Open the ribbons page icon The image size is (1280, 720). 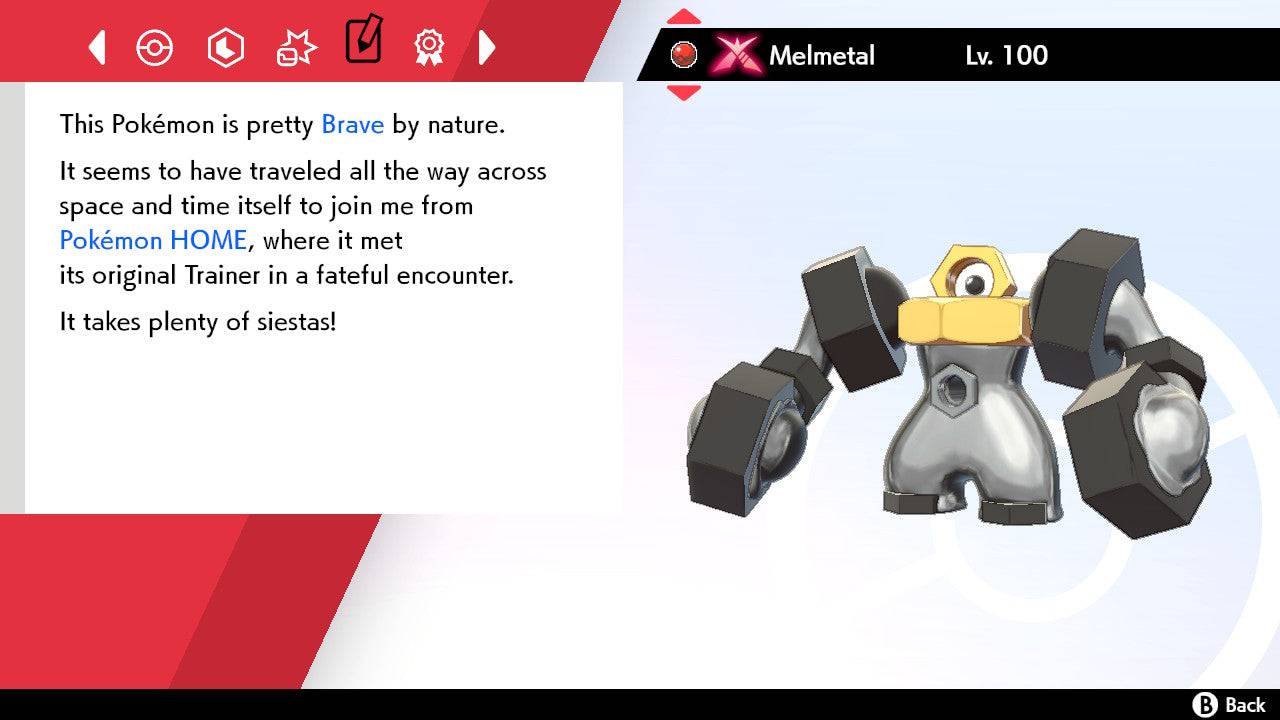click(428, 47)
